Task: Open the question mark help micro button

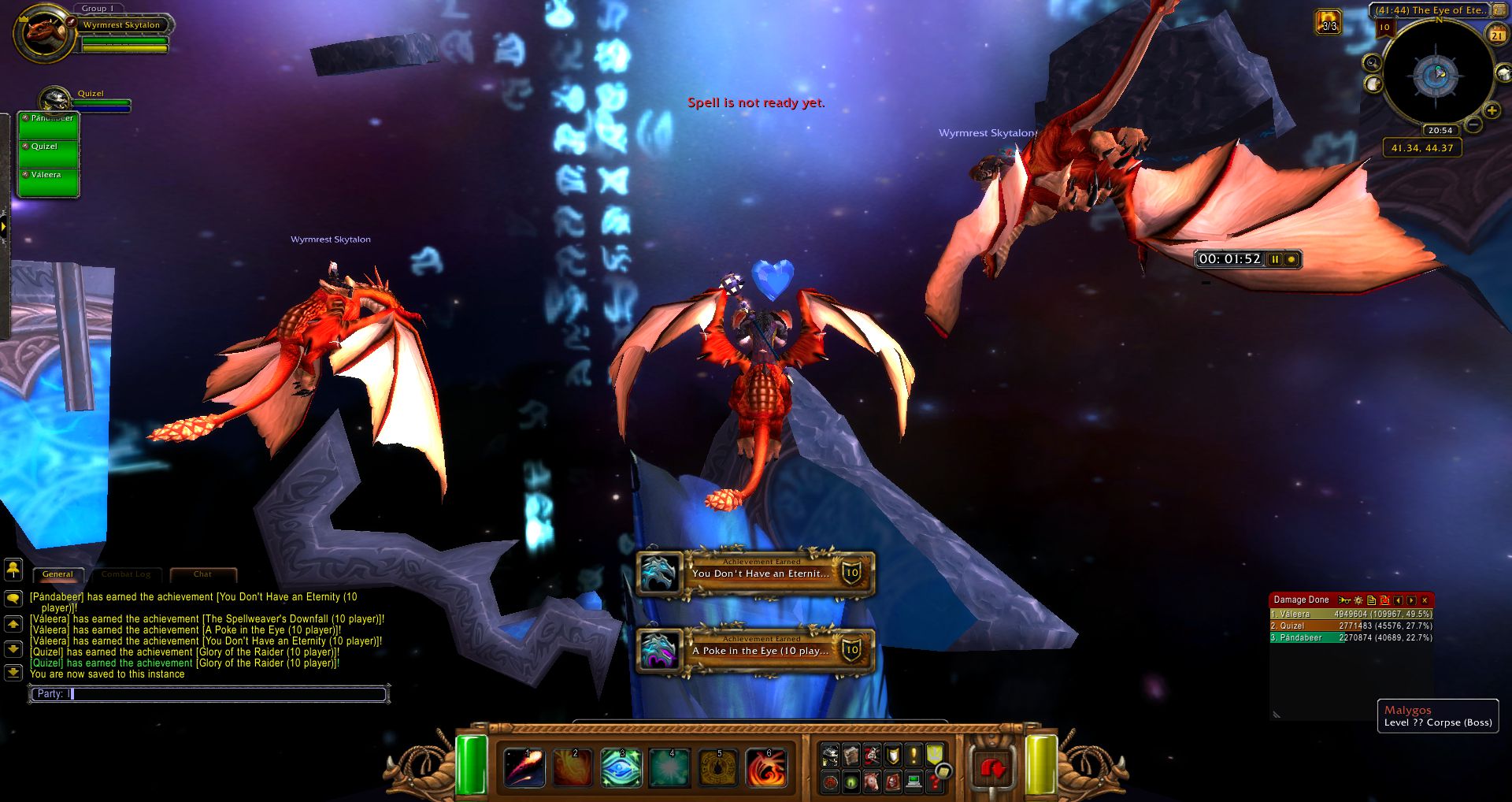Action: point(934,782)
